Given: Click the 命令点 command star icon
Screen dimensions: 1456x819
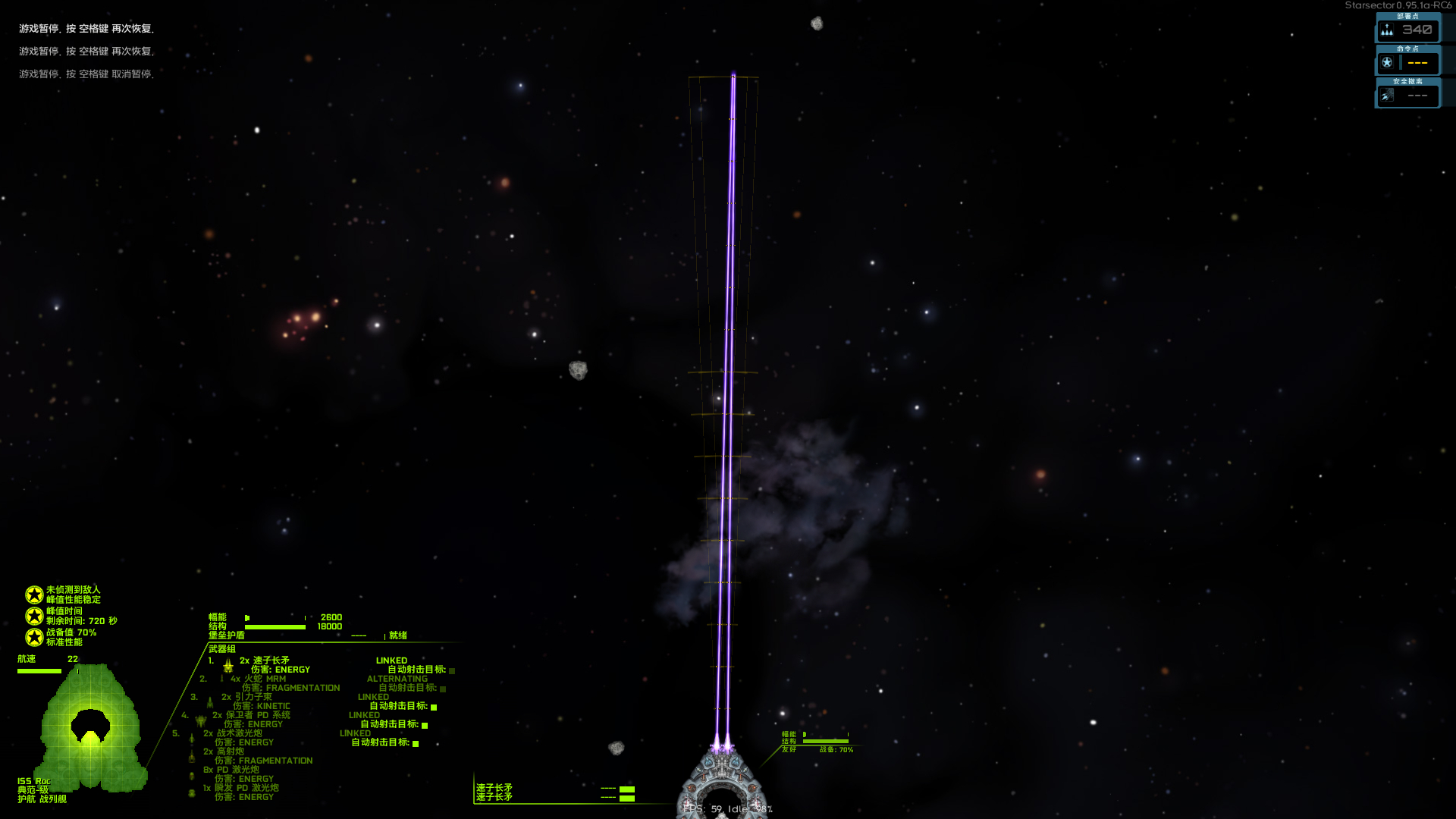Looking at the screenshot, I should 1387,63.
